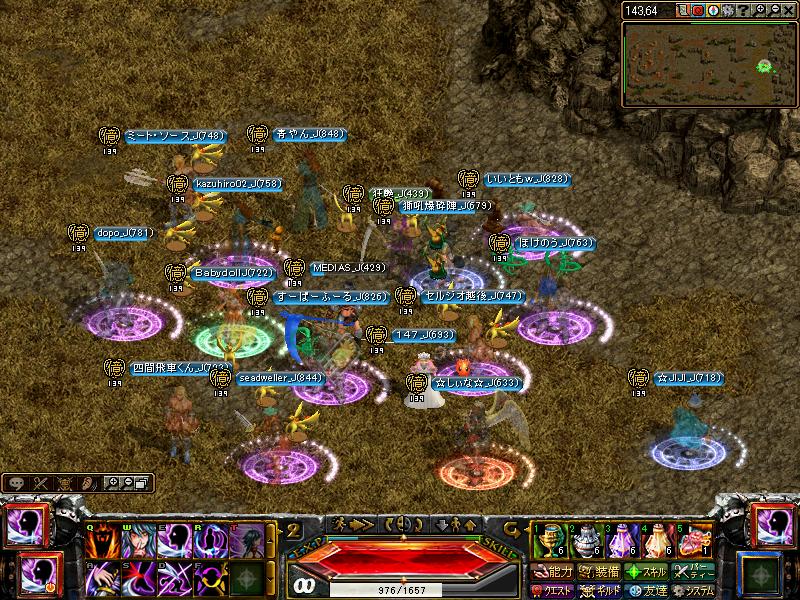Image resolution: width=800 pixels, height=600 pixels.
Task: Open the ギルド (guild) window
Action: (x=600, y=590)
